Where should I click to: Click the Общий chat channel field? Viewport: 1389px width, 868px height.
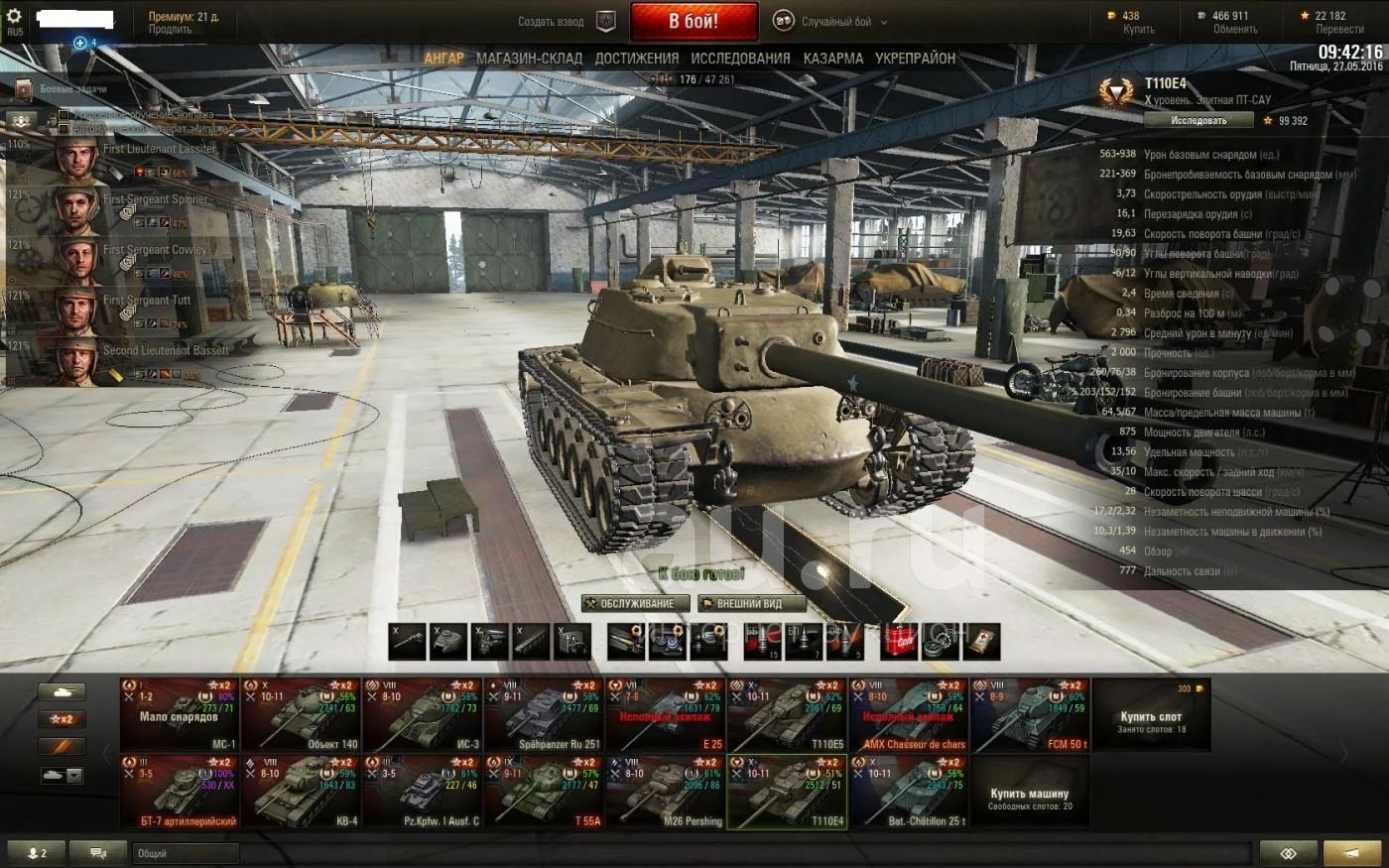coord(186,853)
